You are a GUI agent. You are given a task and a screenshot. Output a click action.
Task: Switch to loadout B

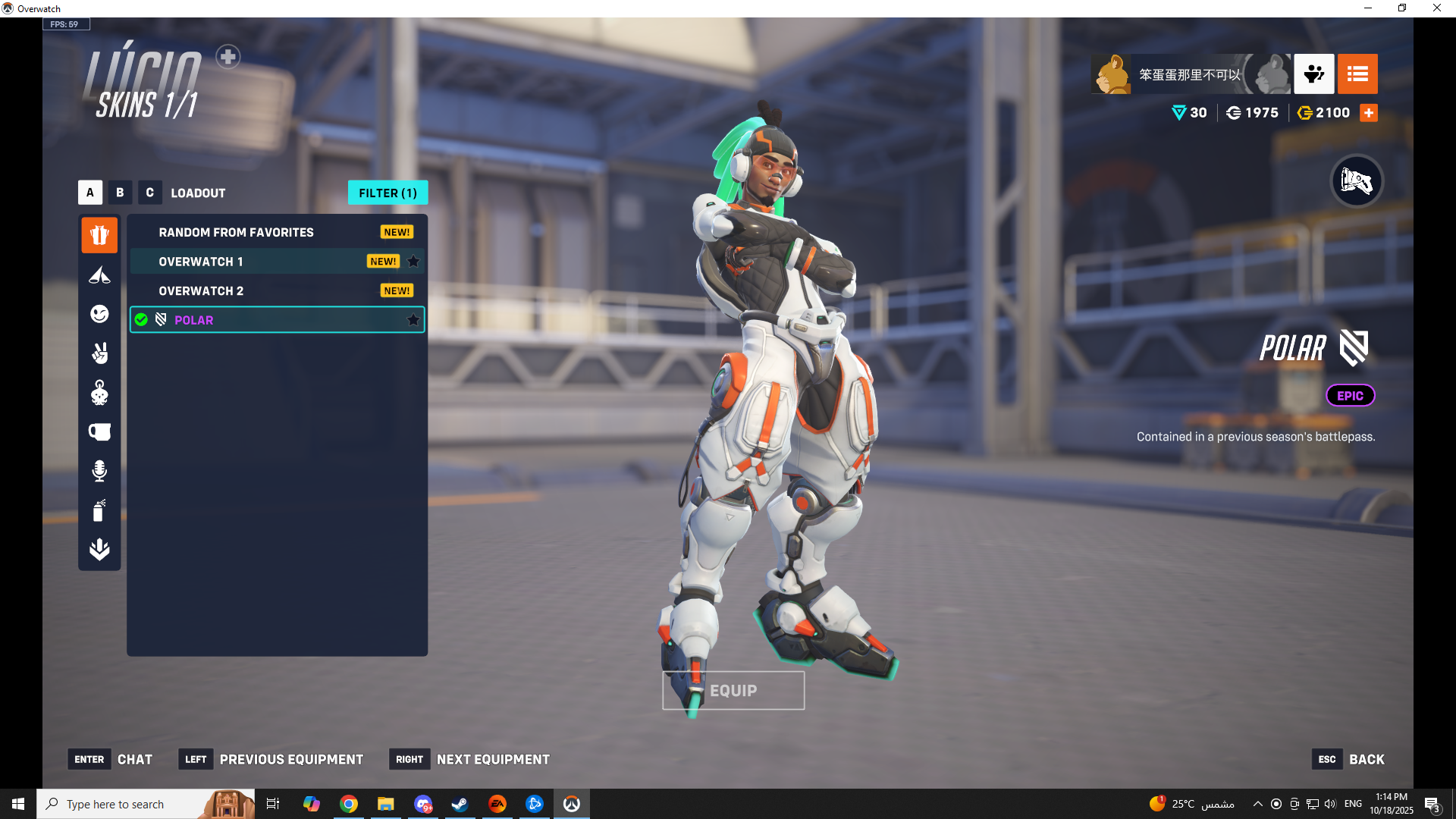120,193
